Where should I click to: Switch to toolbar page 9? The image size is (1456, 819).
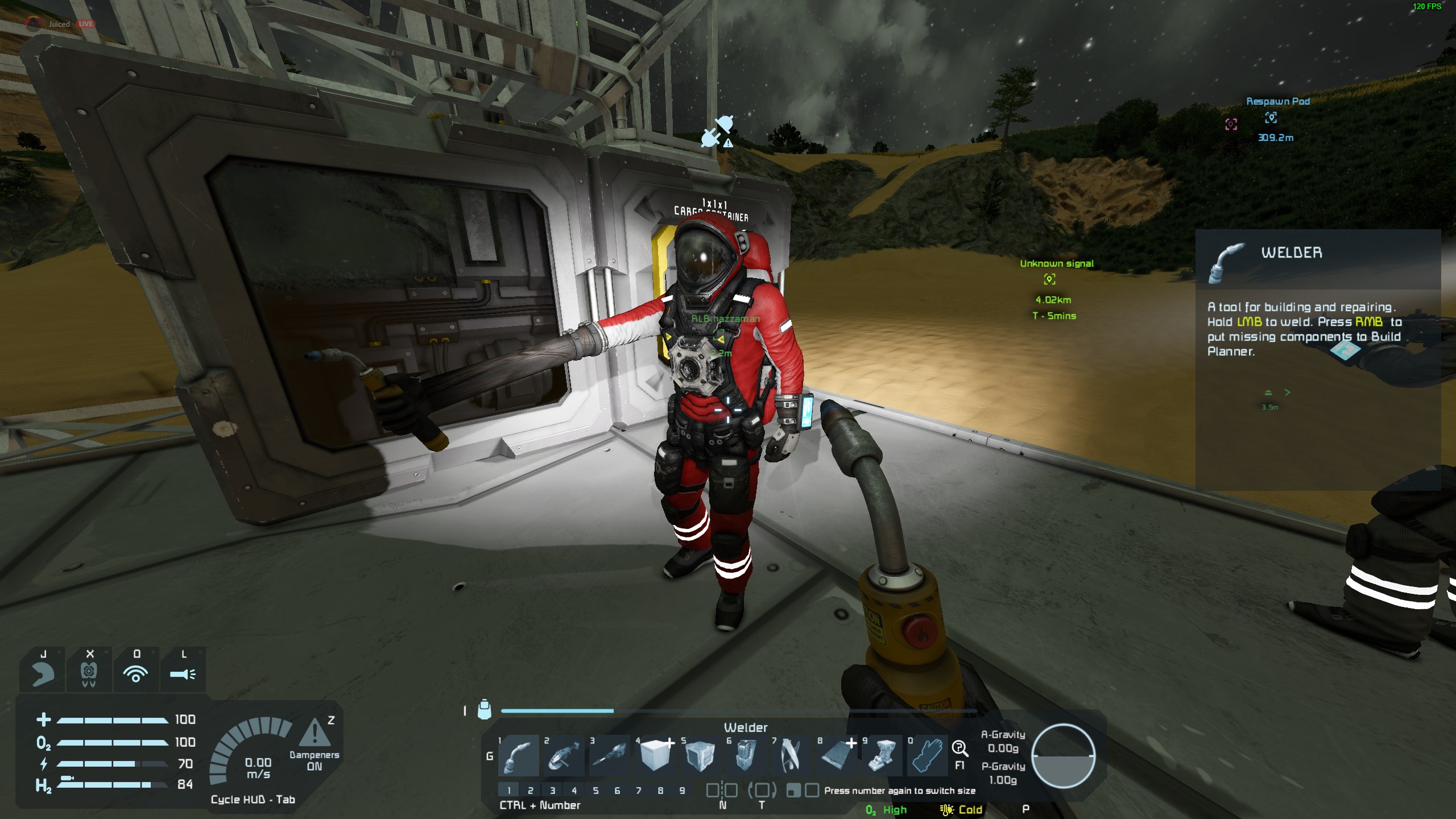click(x=682, y=791)
